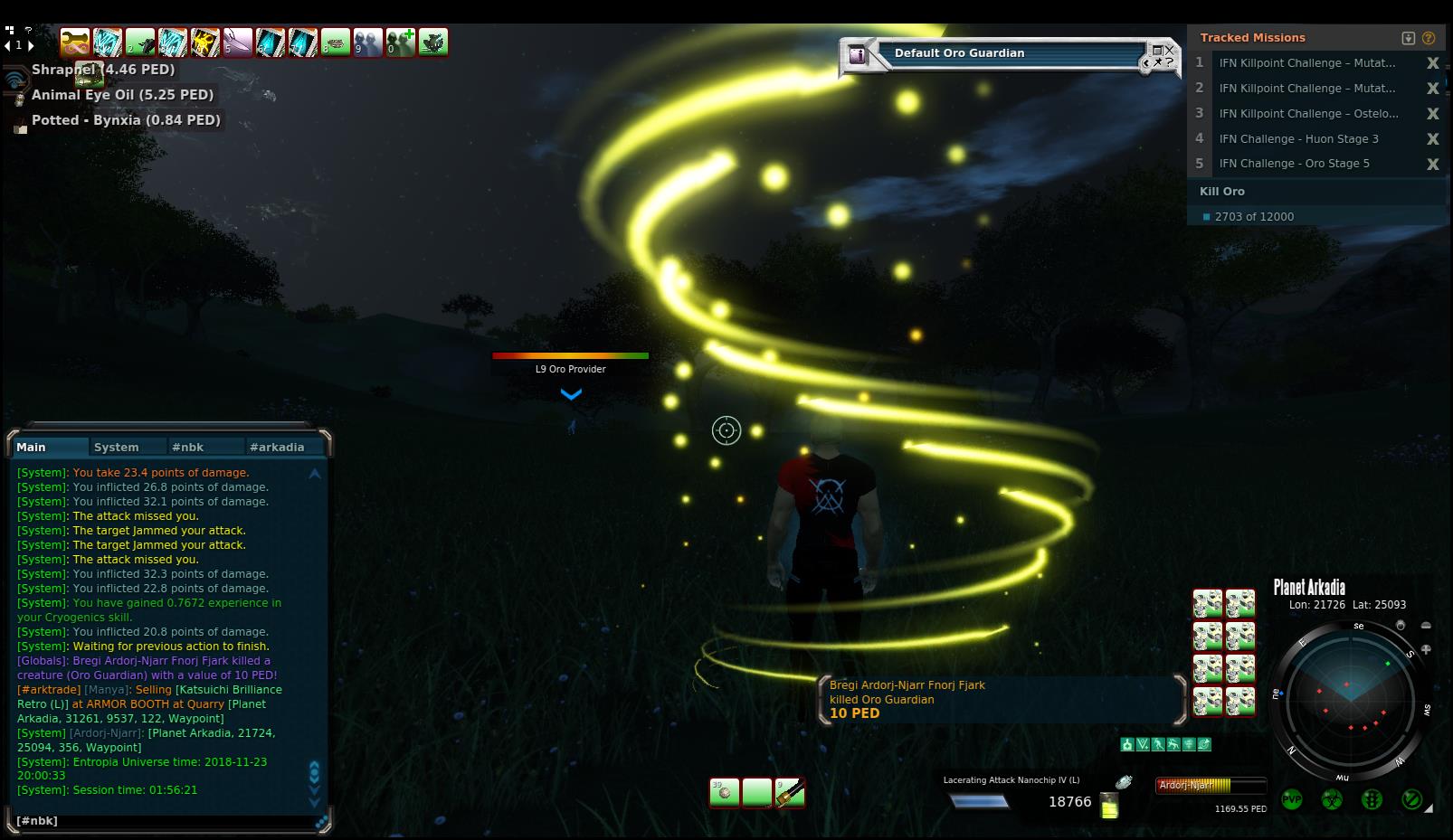This screenshot has height=840, width=1453.
Task: Select the #nbk chat tab
Action: [x=188, y=447]
